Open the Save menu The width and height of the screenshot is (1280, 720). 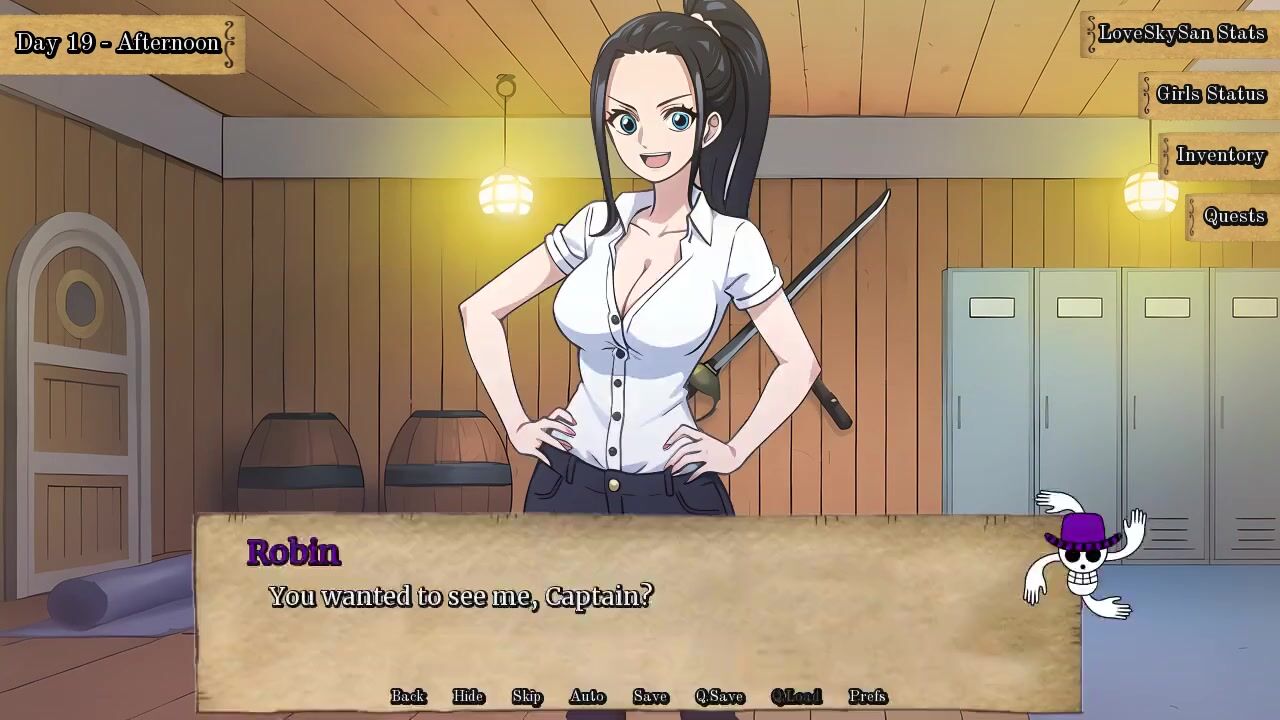pos(650,696)
